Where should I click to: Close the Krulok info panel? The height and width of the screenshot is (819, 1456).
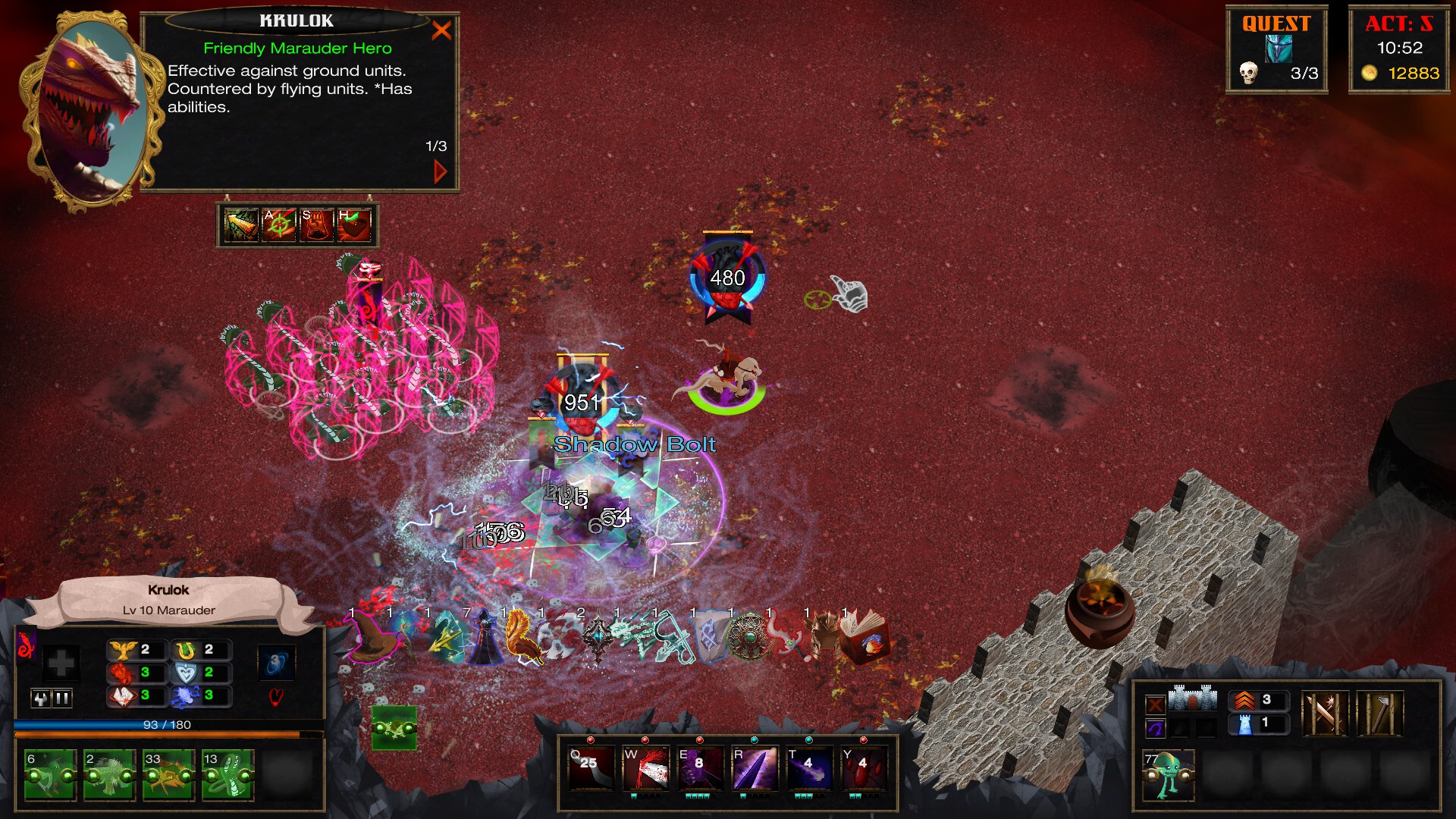click(x=441, y=30)
